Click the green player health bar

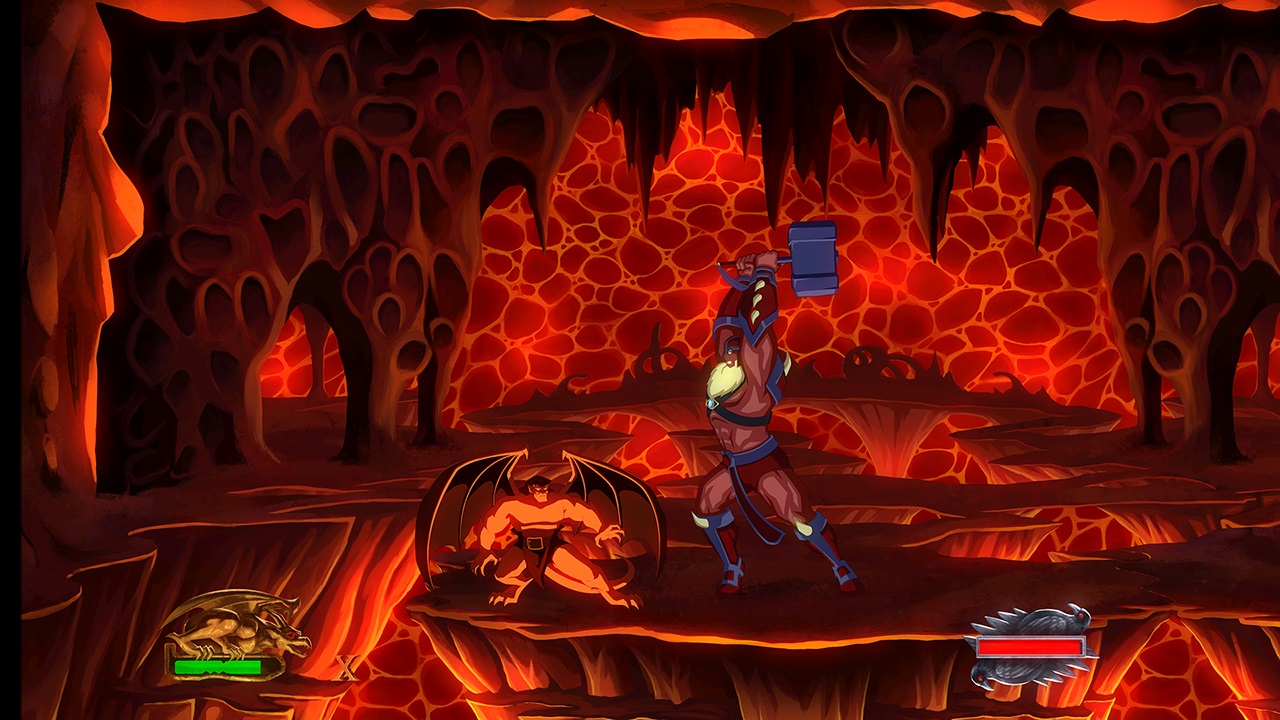[218, 665]
